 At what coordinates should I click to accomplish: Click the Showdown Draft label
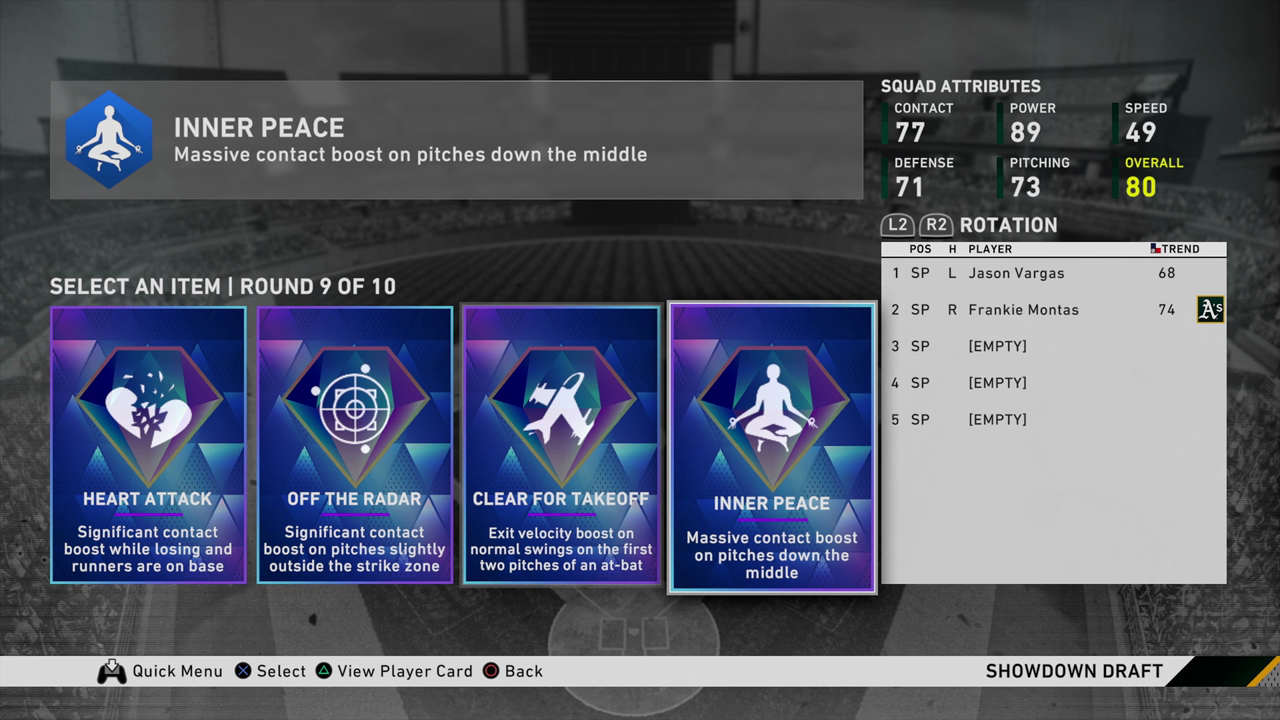click(1074, 671)
